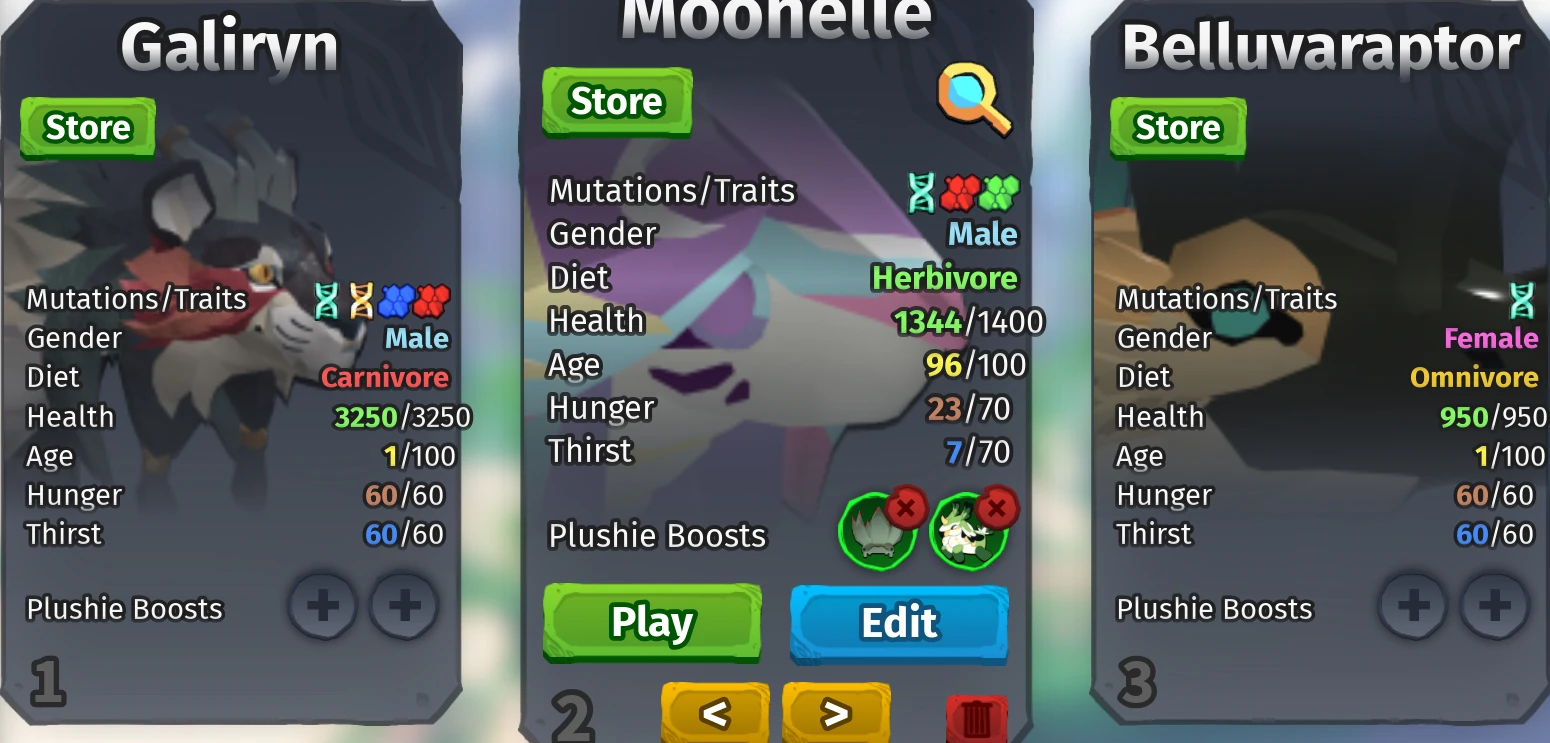This screenshot has height=743, width=1550.
Task: Store the Galiryn creature
Action: (87, 127)
